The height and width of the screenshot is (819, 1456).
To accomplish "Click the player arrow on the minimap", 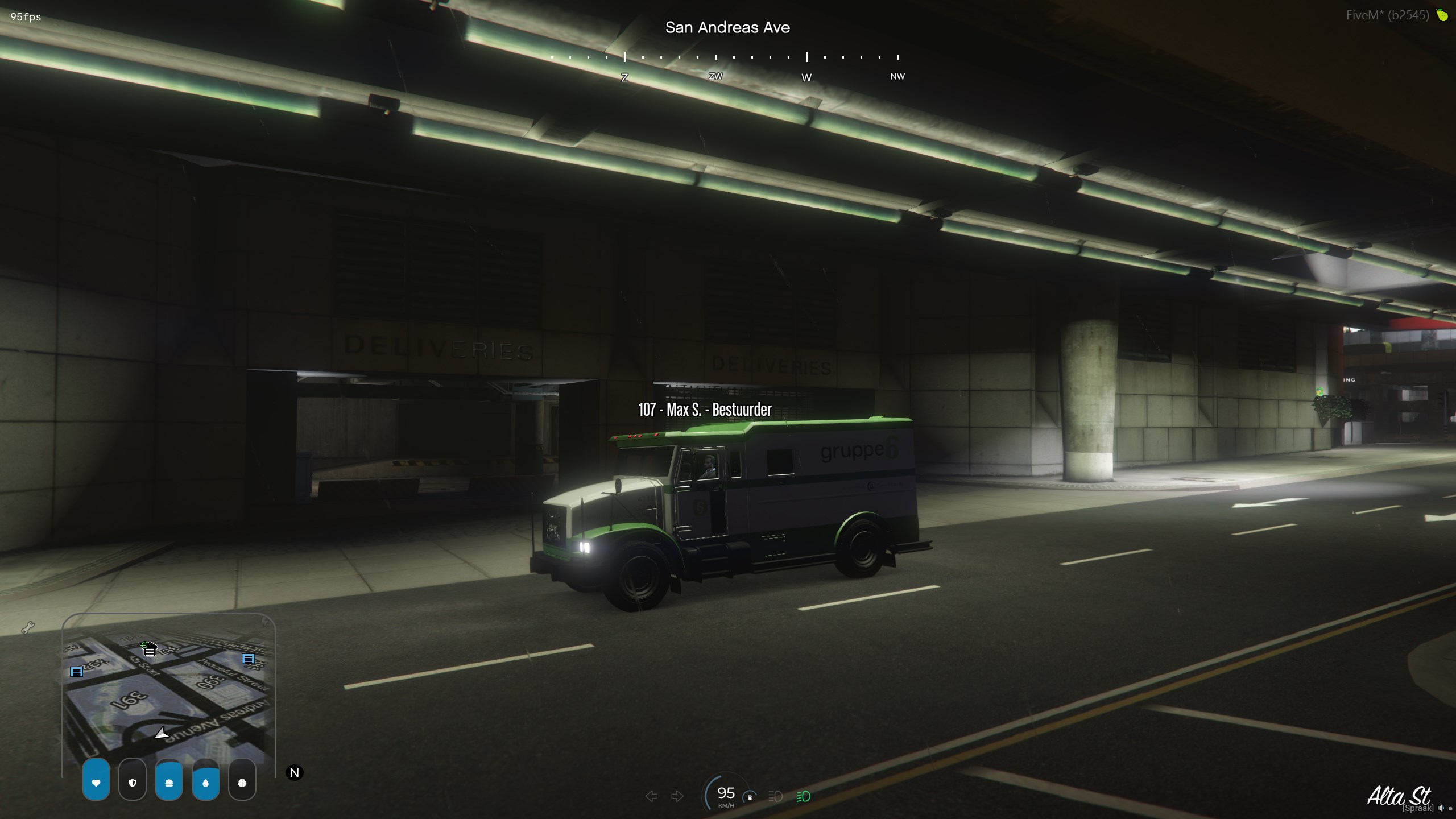I will (162, 734).
